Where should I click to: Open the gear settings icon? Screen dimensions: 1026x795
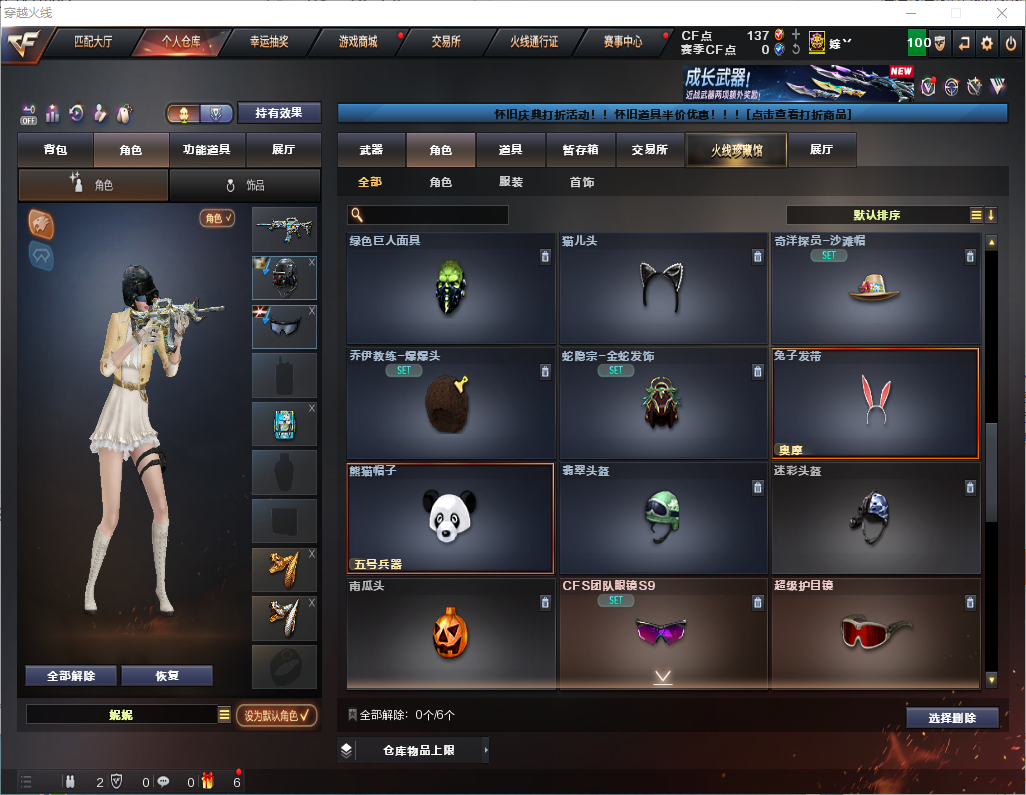[987, 43]
